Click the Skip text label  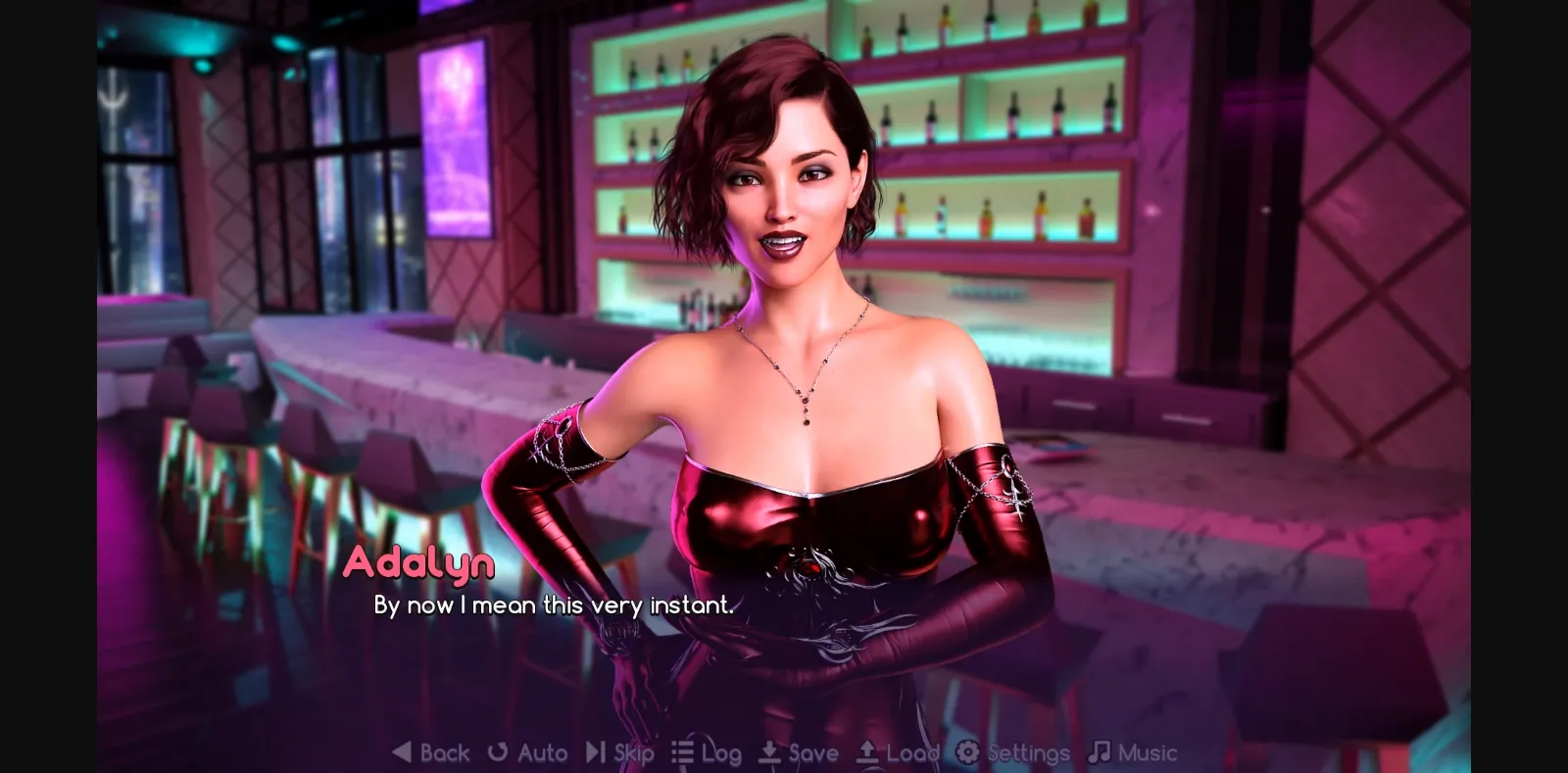click(x=634, y=752)
